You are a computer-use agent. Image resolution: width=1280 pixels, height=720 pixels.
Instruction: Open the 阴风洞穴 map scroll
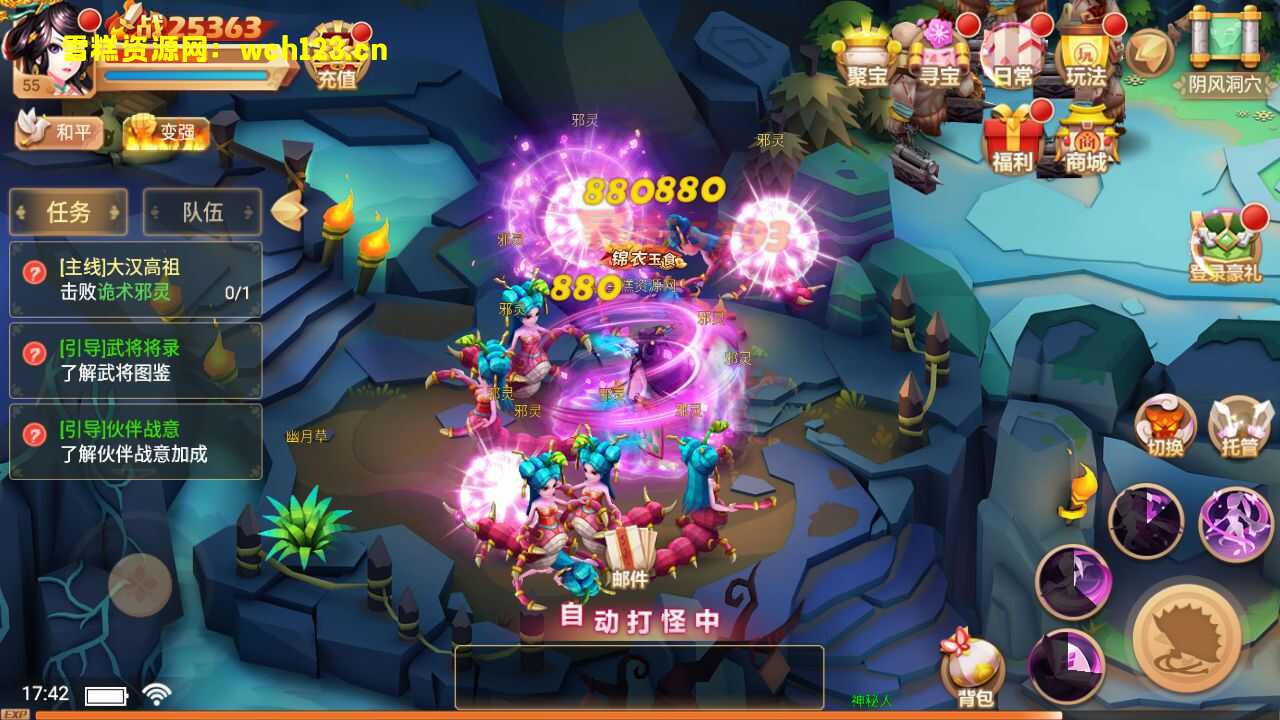point(1225,52)
